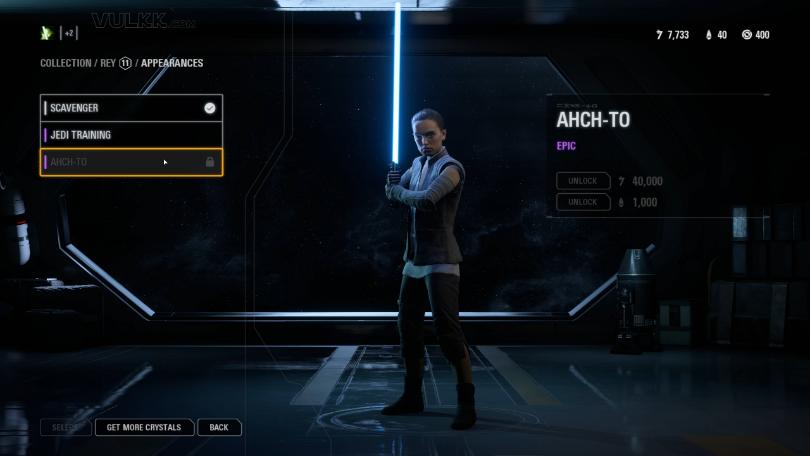The width and height of the screenshot is (810, 456).
Task: Open Get More Crystals store
Action: tap(144, 427)
